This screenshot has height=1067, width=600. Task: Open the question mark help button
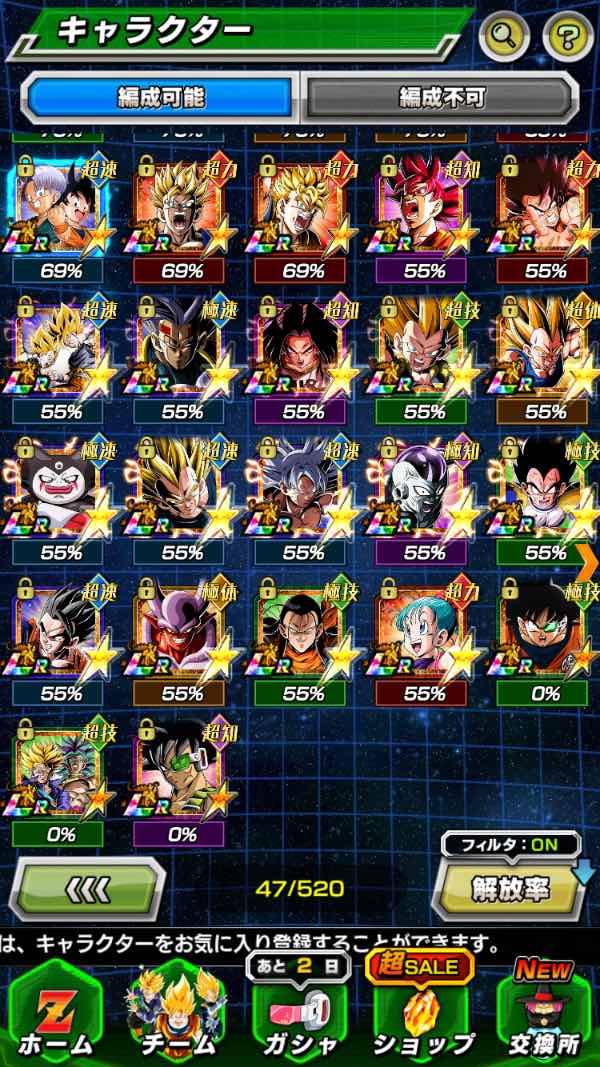click(567, 38)
